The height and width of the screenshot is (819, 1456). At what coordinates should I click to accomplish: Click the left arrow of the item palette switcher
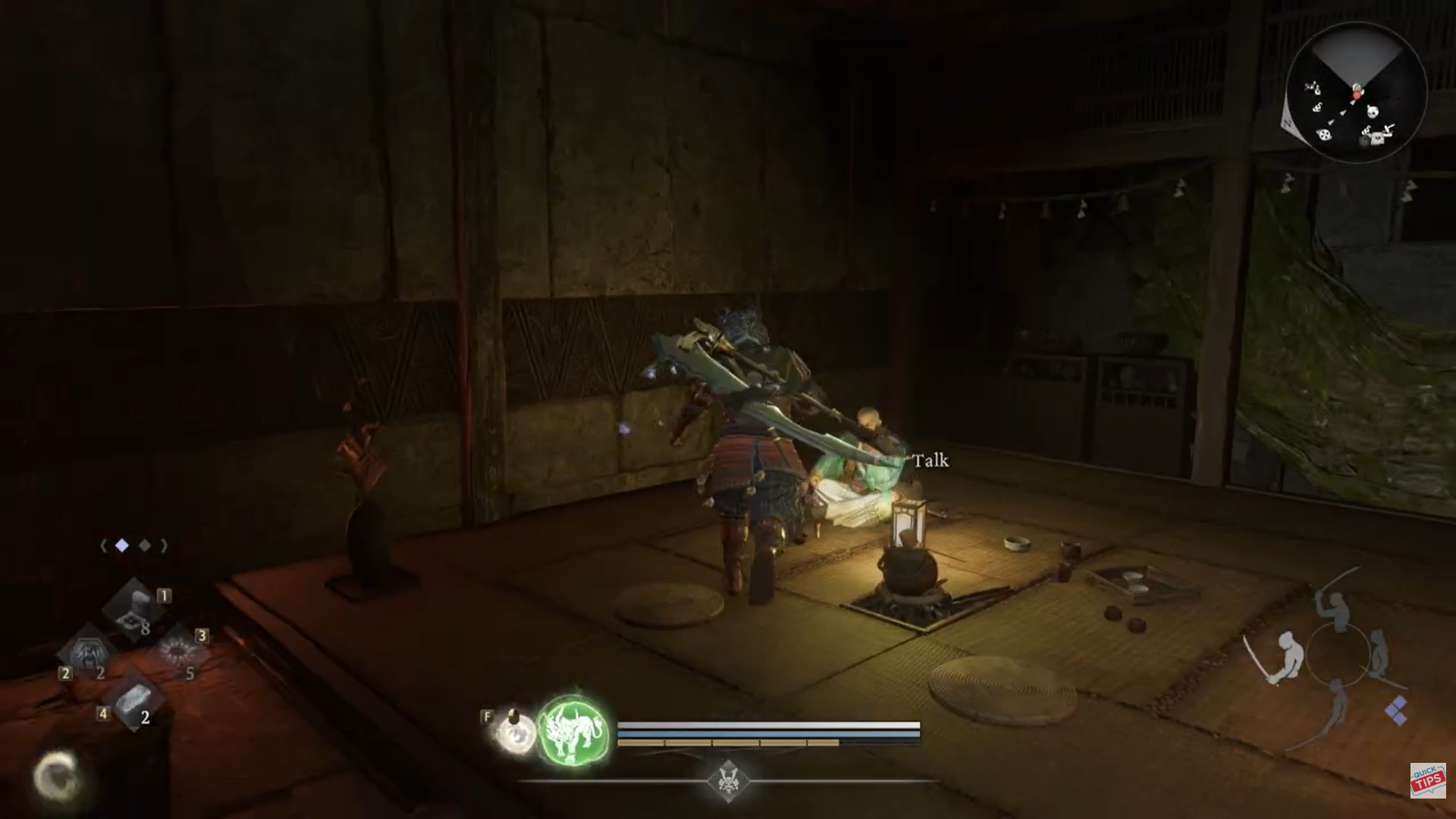(x=104, y=545)
